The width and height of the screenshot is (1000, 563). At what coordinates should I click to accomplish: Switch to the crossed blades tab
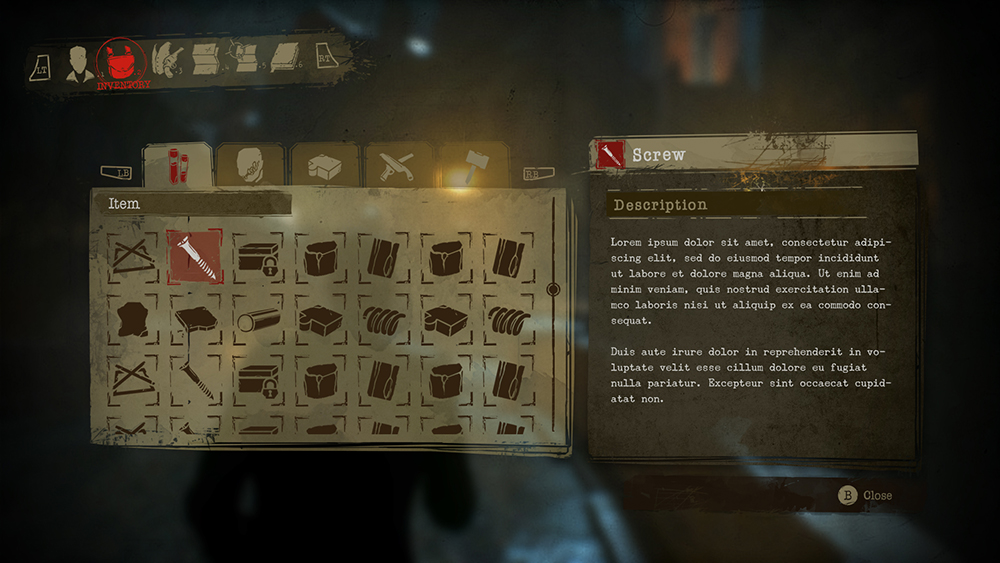(398, 166)
